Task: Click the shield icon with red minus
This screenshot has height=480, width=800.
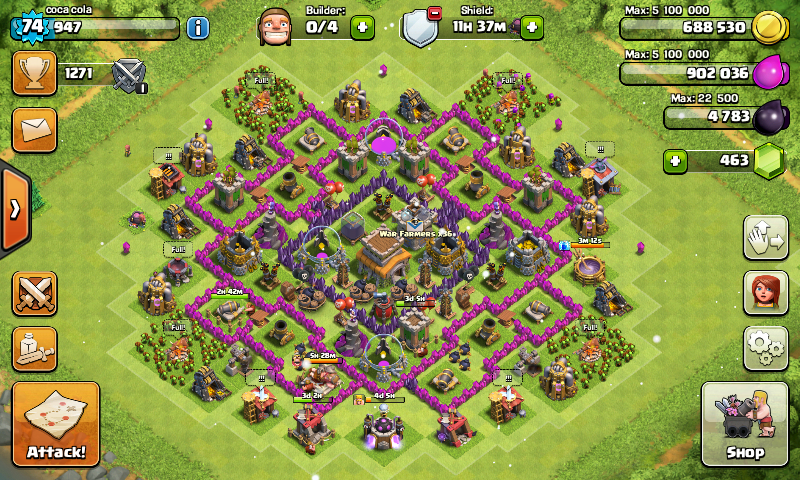Action: 422,27
